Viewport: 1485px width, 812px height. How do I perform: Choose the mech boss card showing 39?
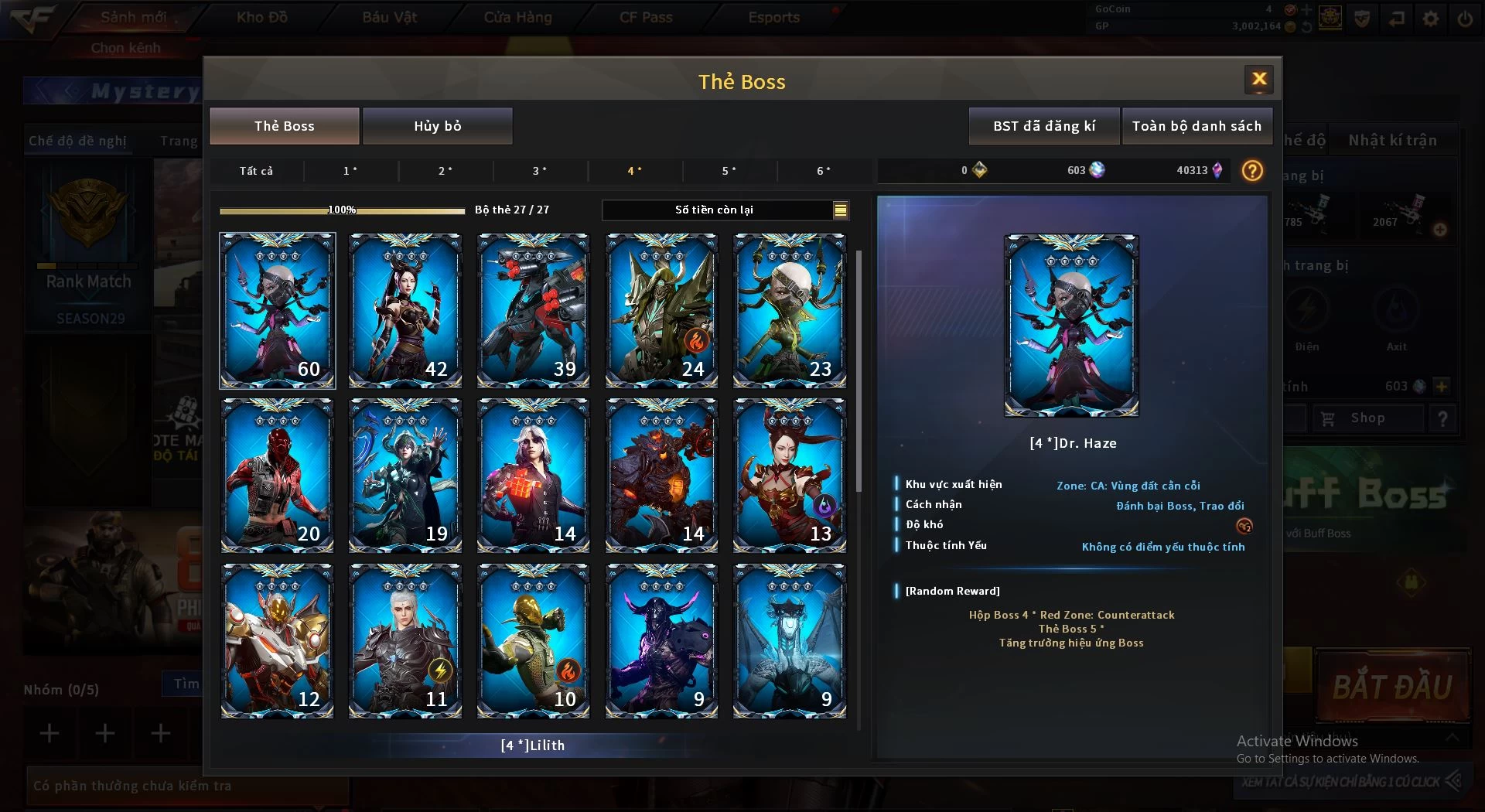(x=534, y=310)
